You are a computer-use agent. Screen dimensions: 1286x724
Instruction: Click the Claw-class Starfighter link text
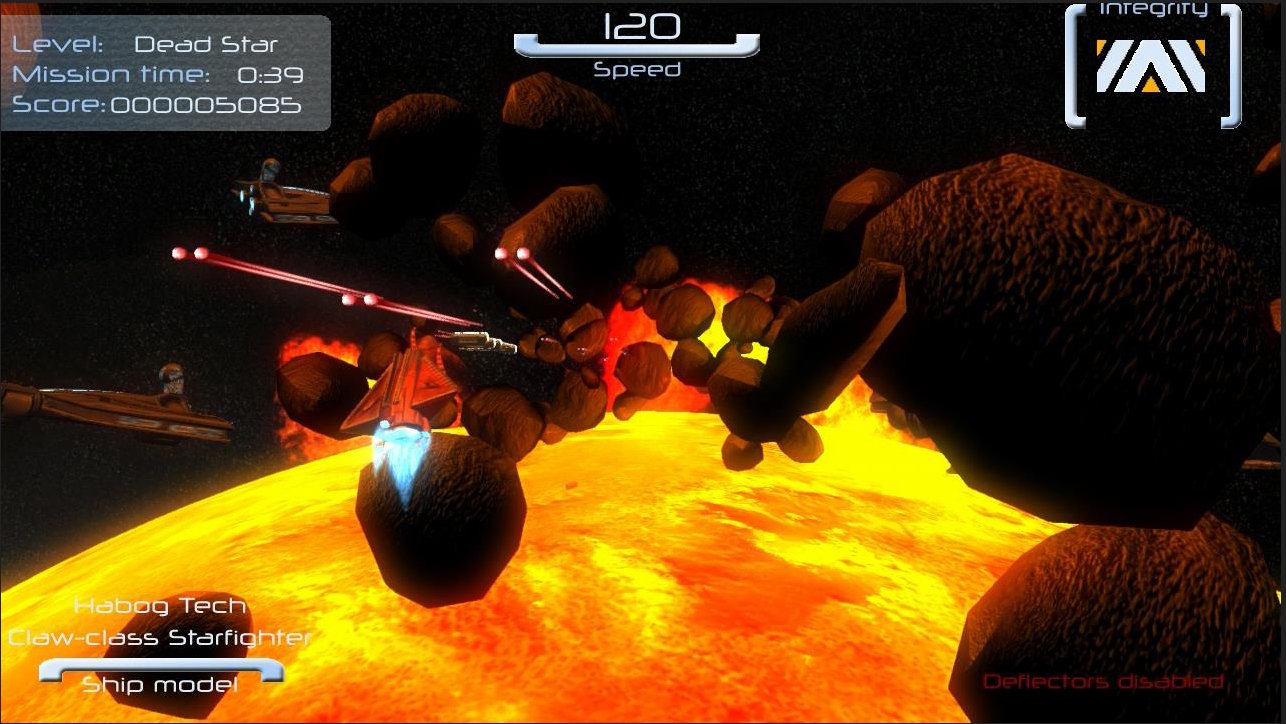point(160,637)
